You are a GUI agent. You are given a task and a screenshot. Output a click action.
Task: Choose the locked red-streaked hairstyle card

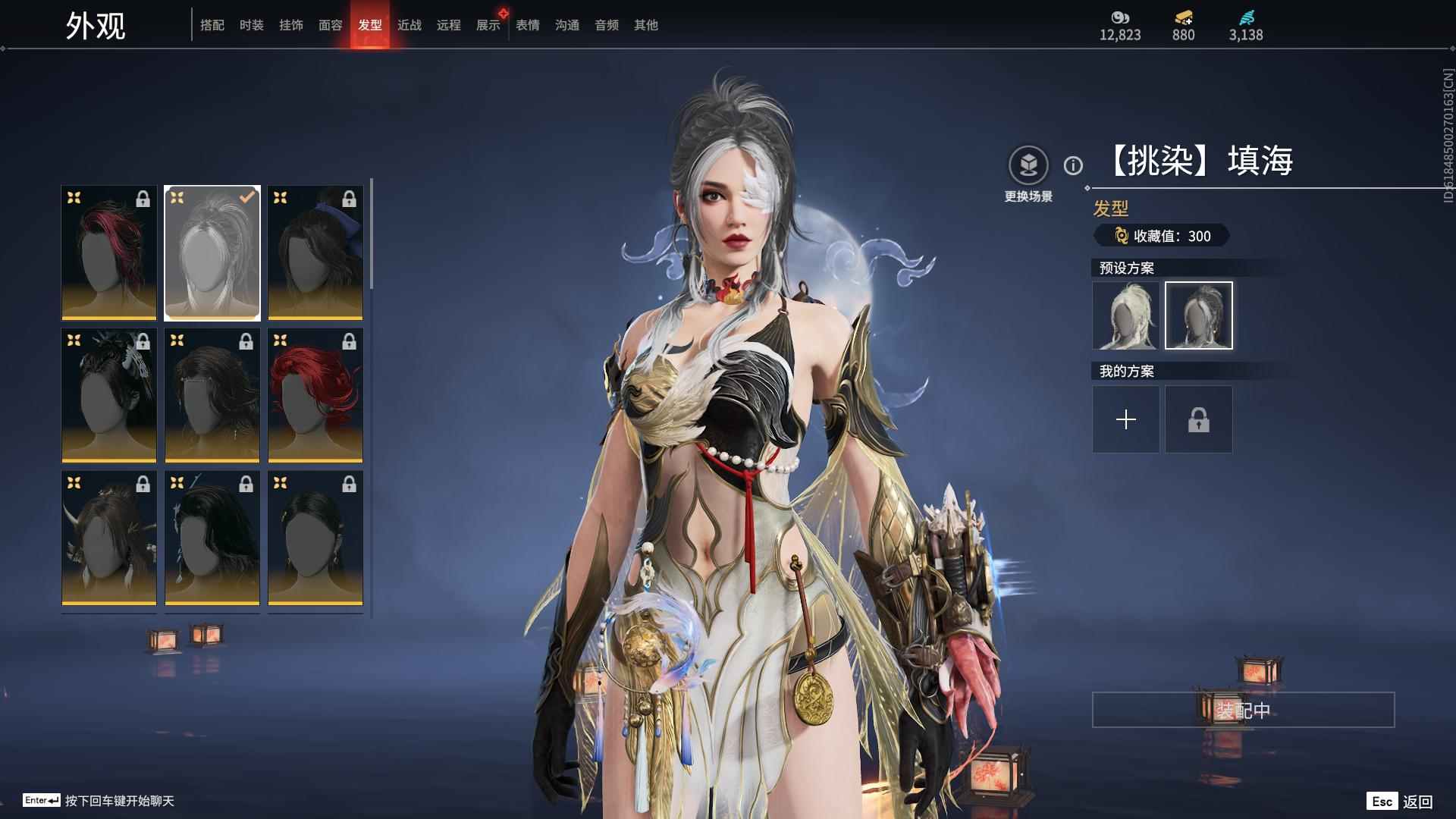[x=109, y=253]
